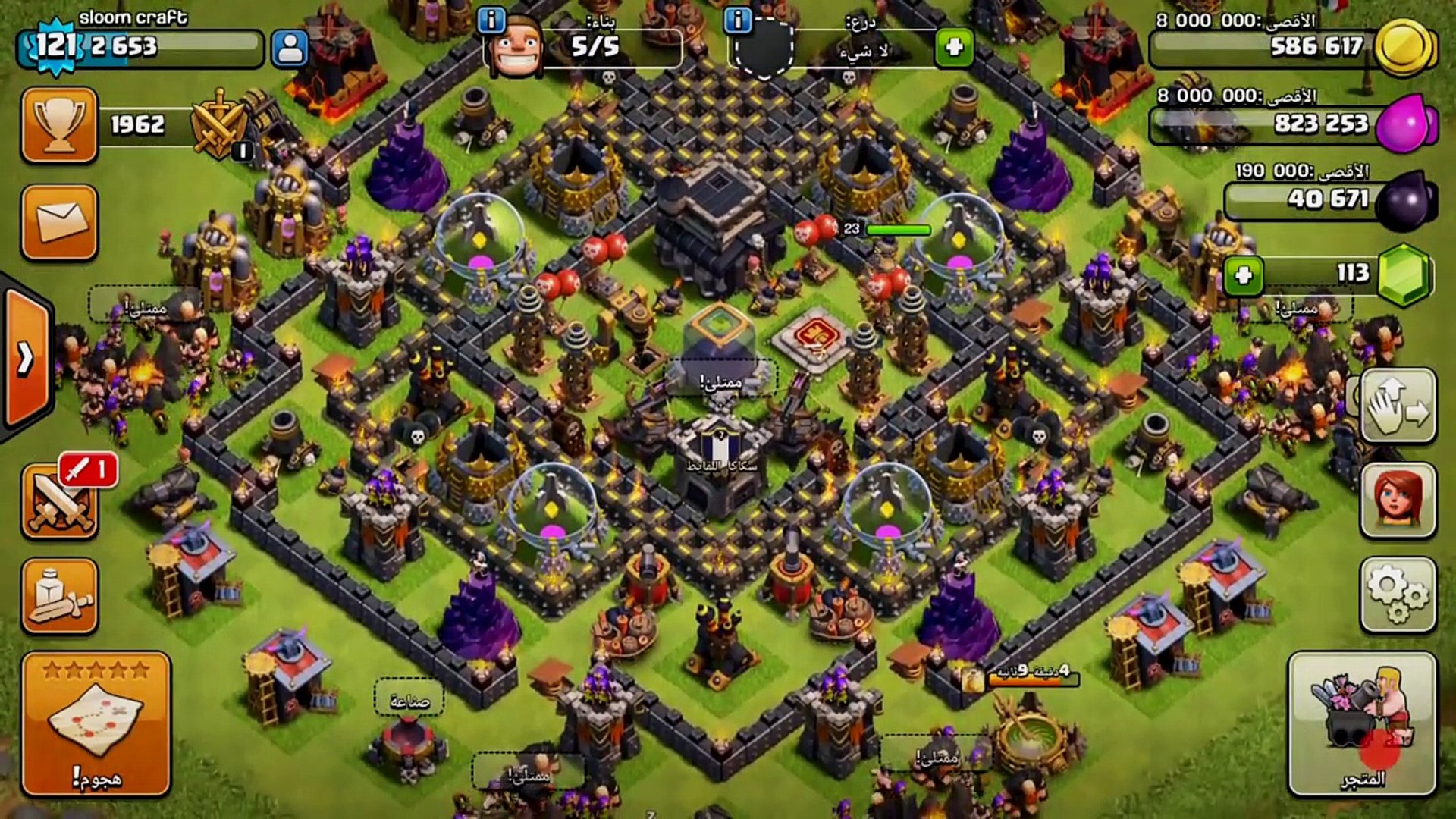Show builder info with the info icon
This screenshot has width=1456, height=819.
pos(491,20)
